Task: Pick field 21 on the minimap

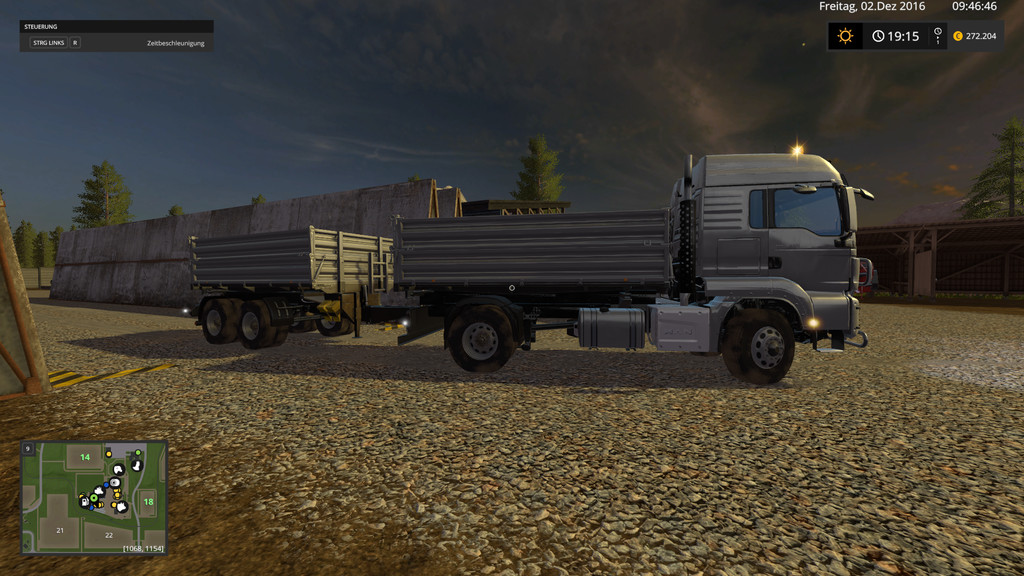Action: (60, 530)
